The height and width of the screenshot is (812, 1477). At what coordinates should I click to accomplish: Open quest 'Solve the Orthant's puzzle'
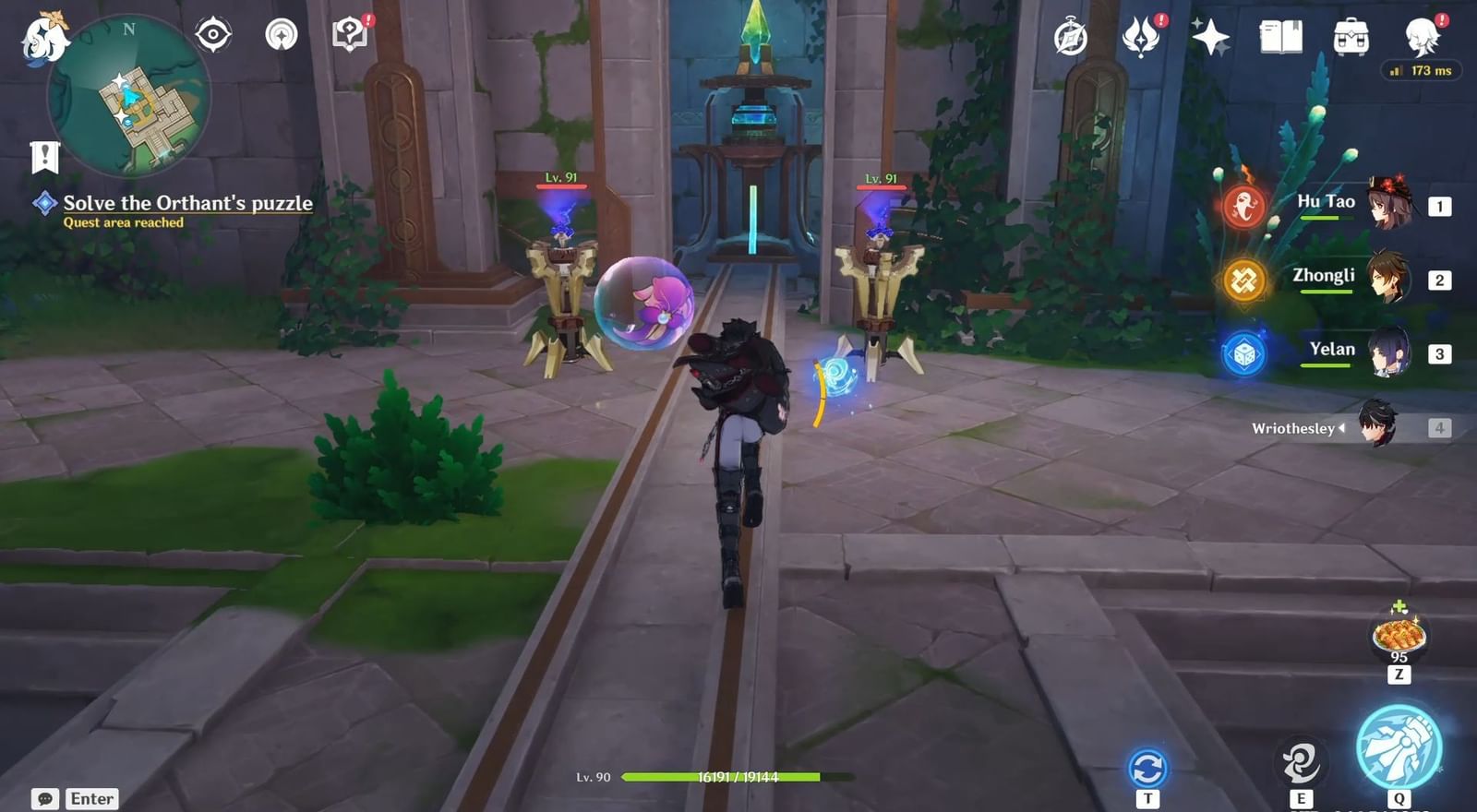pyautogui.click(x=186, y=203)
